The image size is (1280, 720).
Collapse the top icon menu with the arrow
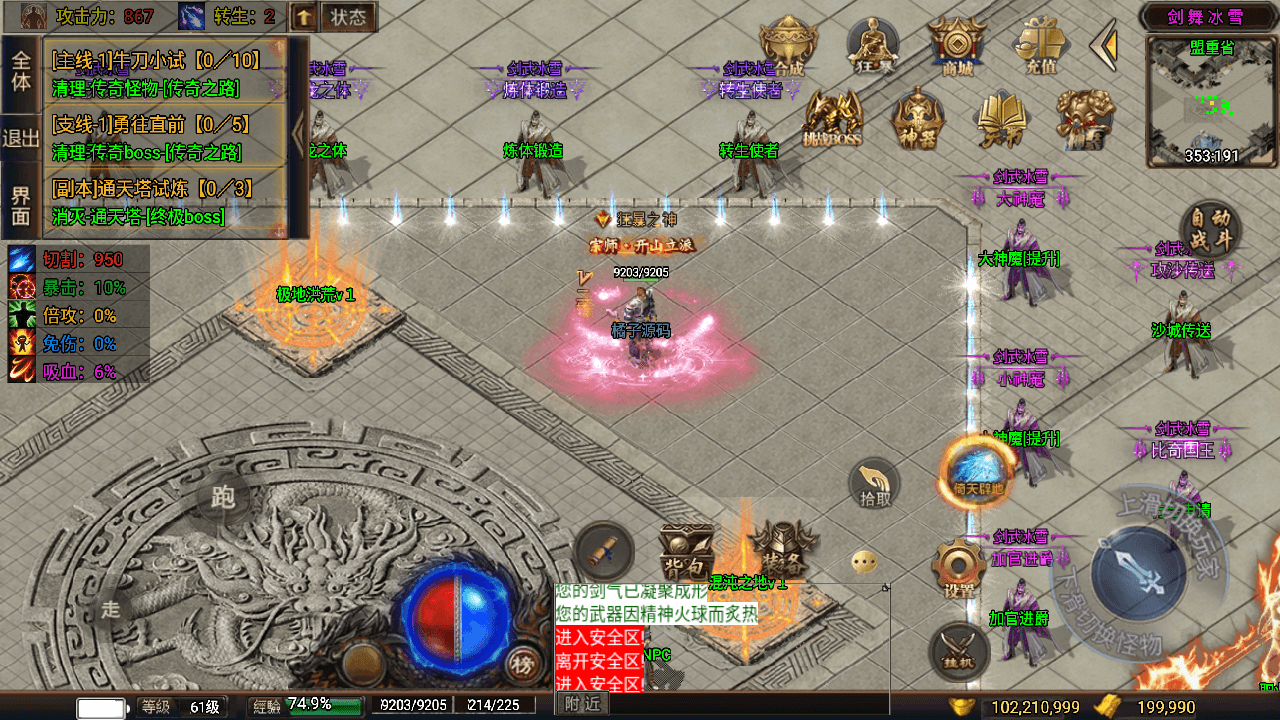[x=1104, y=44]
